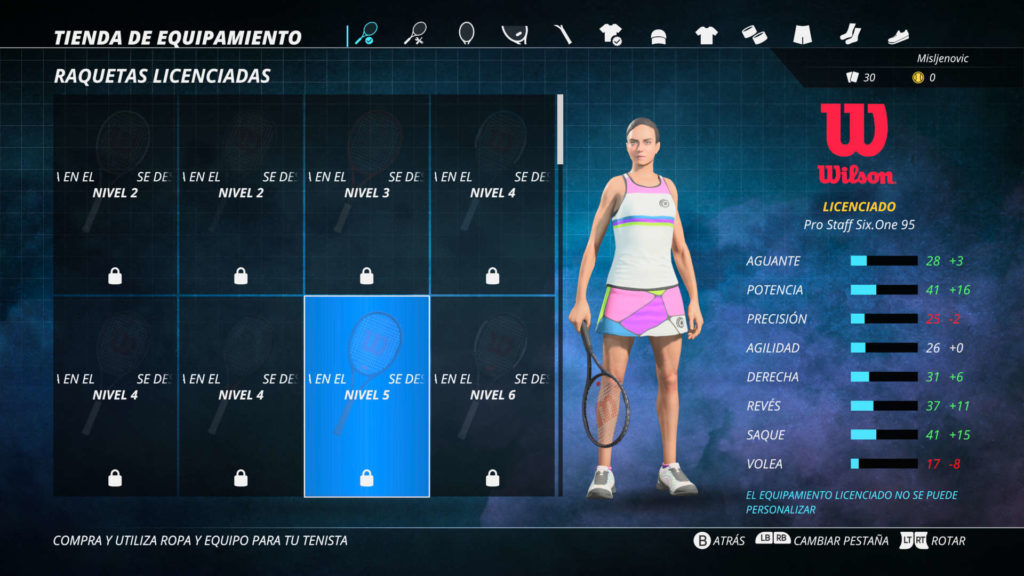Open the socks tab
The image size is (1024, 576).
tap(849, 35)
